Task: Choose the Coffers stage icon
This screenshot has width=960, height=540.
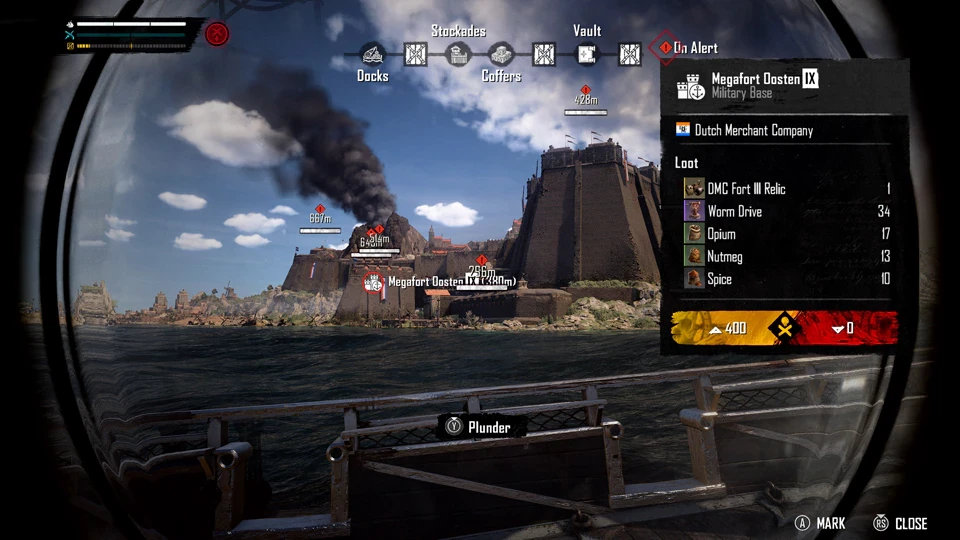Action: pos(501,54)
